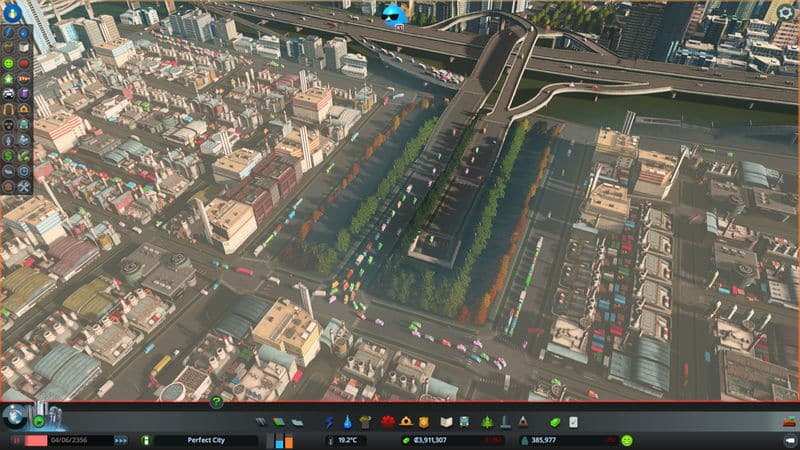Viewport: 800px width, 450px height.
Task: Open the economy money panel
Action: [x=557, y=422]
